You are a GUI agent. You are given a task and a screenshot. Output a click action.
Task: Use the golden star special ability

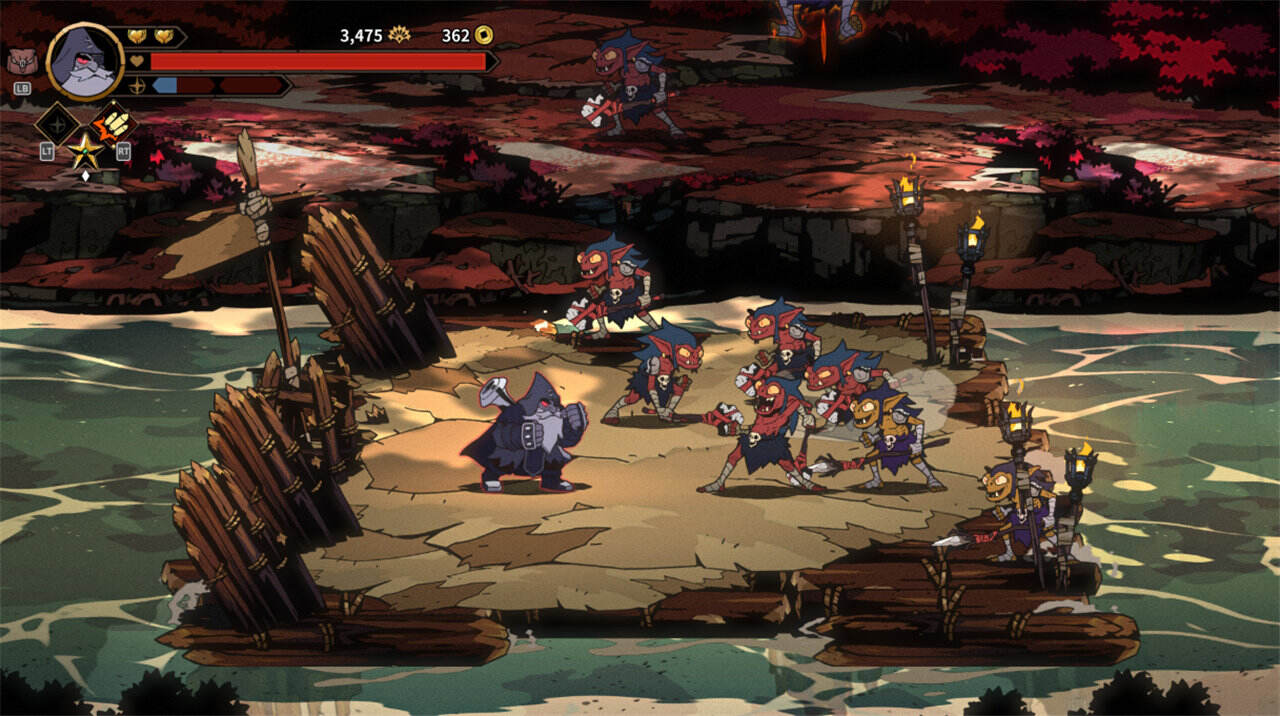[x=86, y=152]
